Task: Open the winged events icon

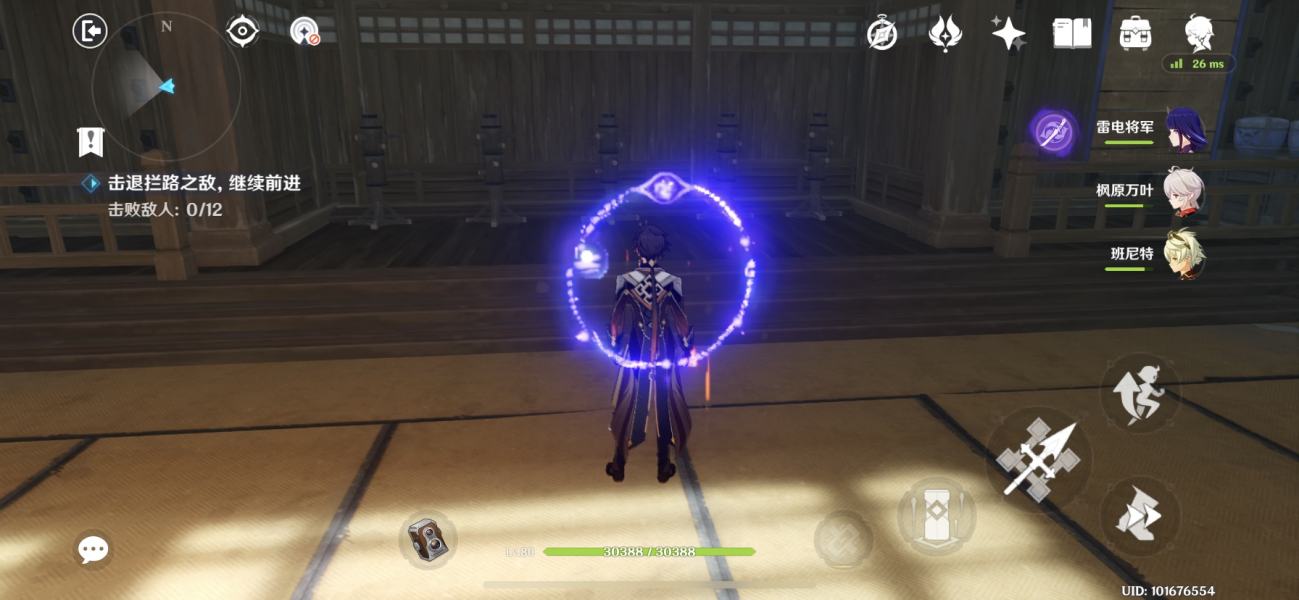Action: coord(945,34)
